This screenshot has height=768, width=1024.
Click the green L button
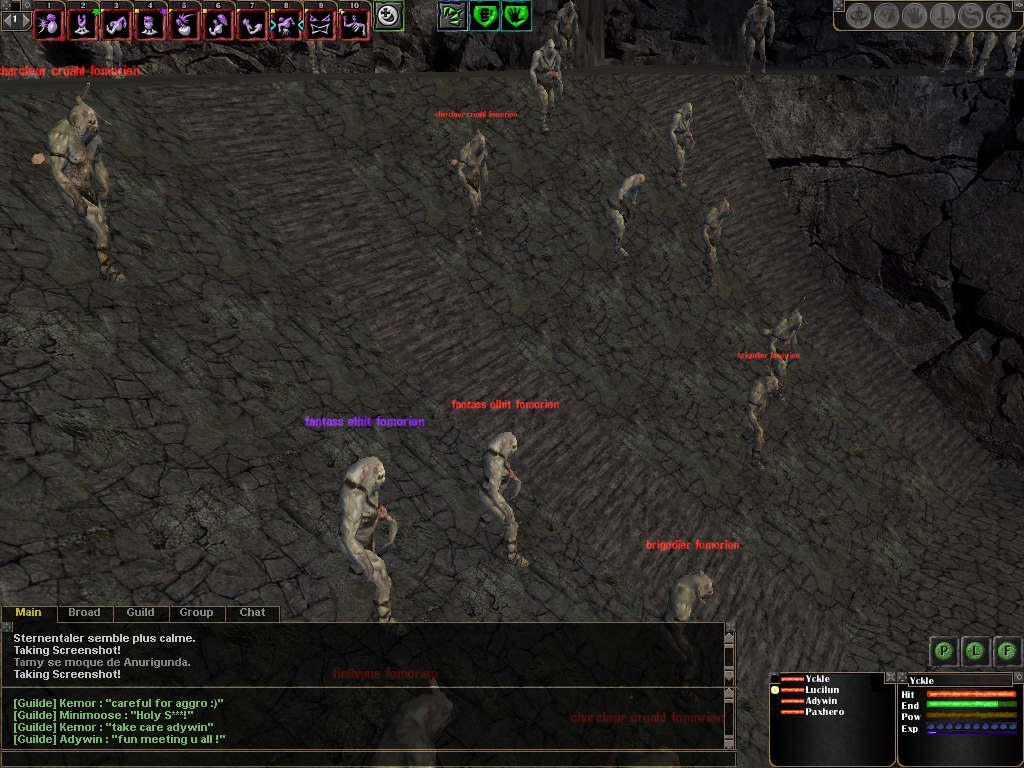975,651
